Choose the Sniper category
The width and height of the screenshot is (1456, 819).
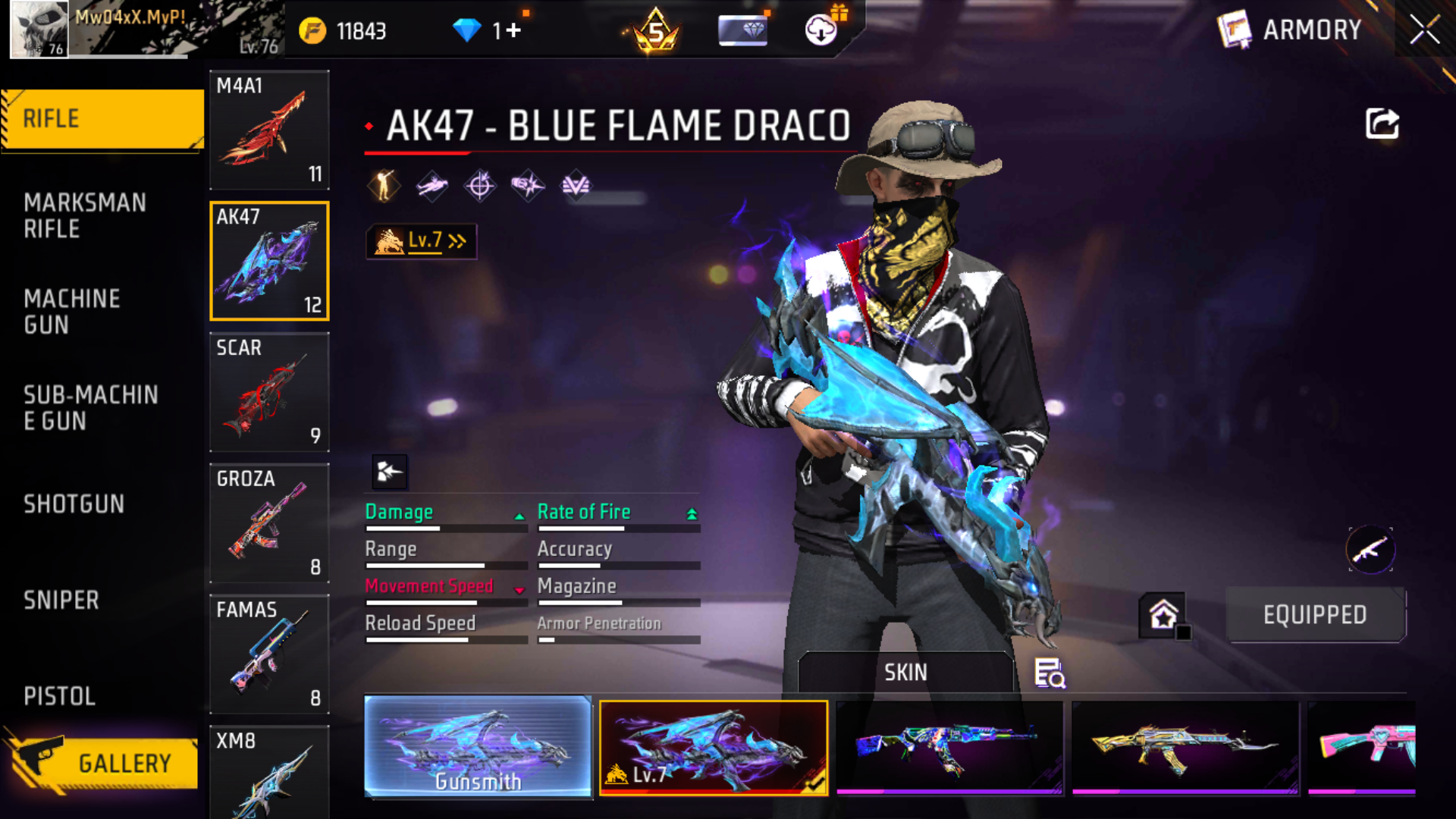click(61, 601)
